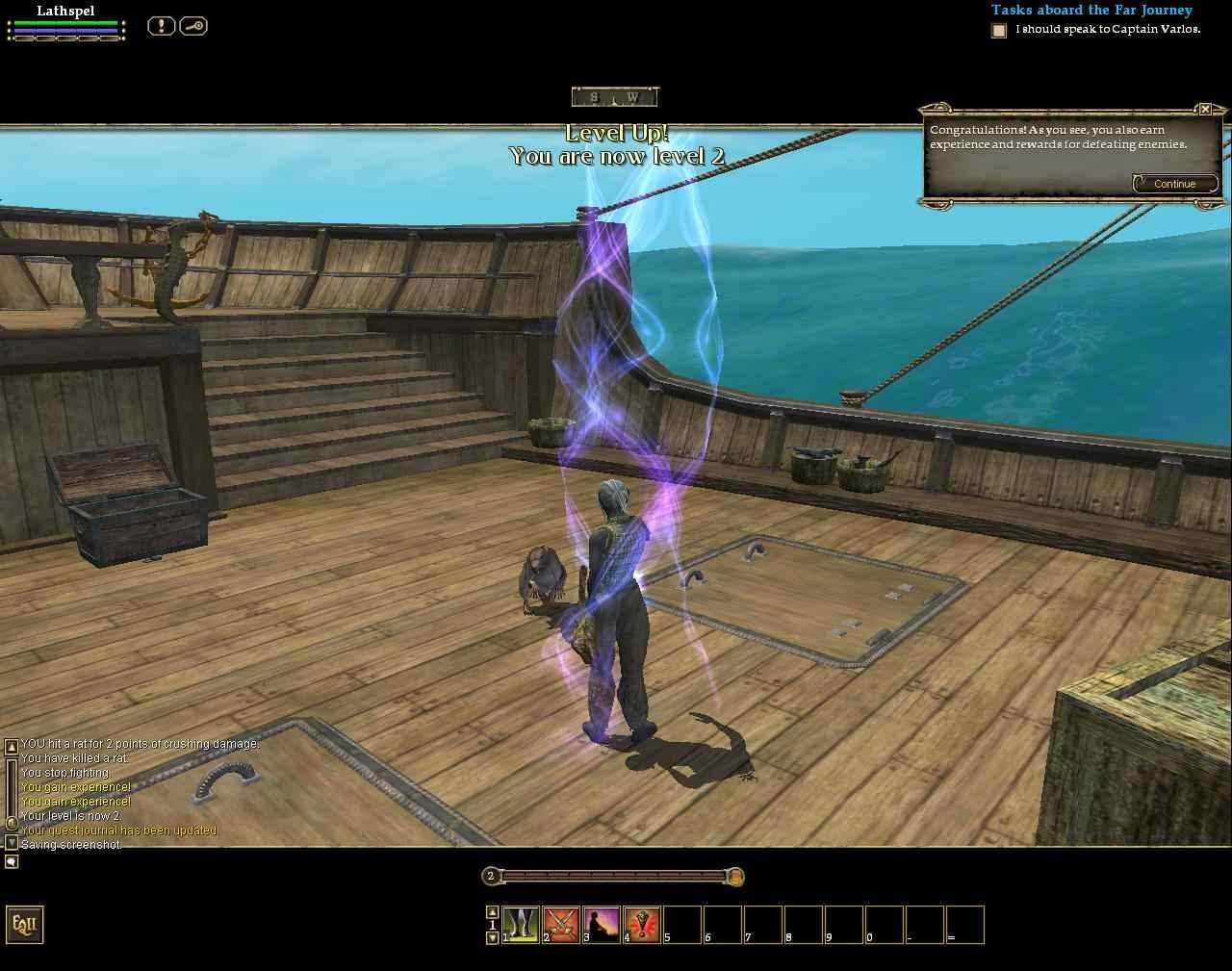This screenshot has width=1232, height=971.
Task: Trigger the red burst ability in slot 4
Action: (x=642, y=924)
